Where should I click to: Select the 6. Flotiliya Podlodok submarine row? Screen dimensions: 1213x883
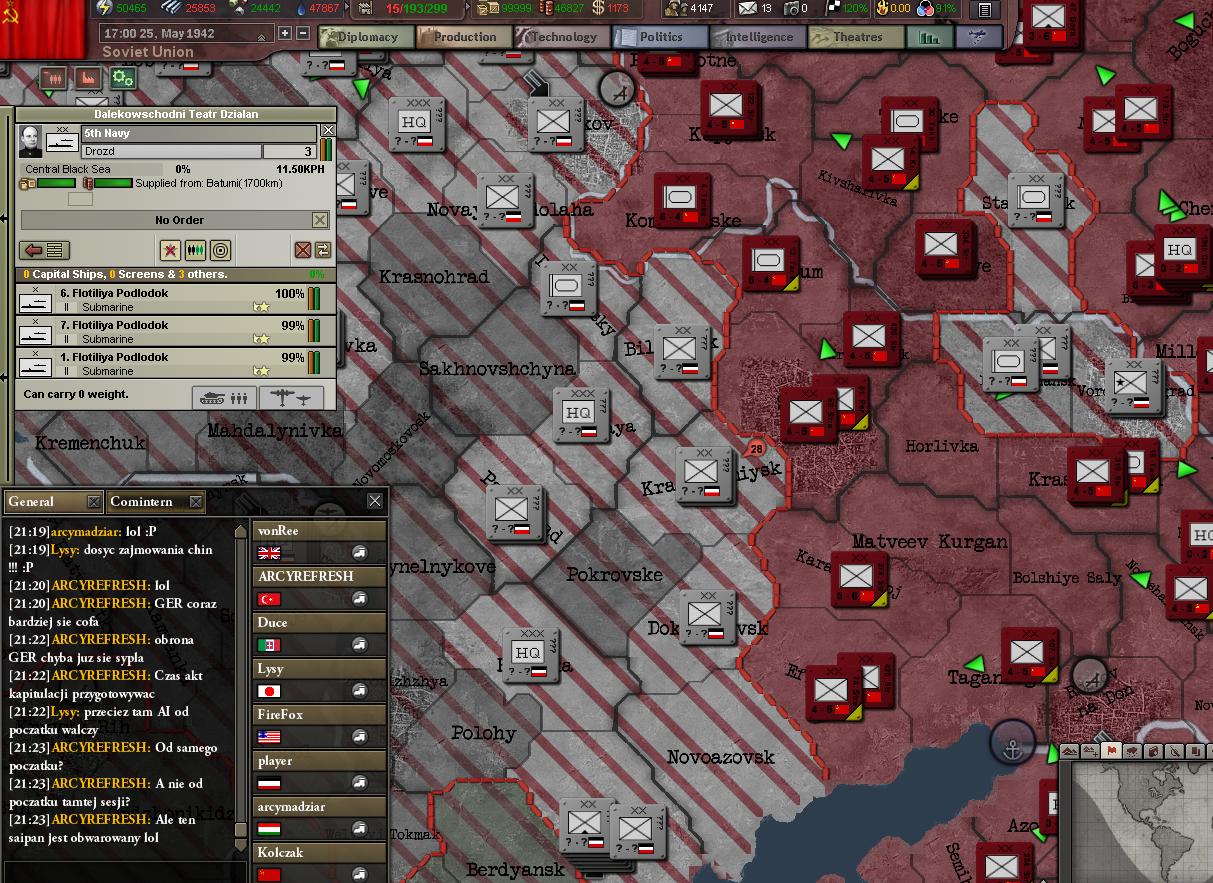[x=160, y=300]
